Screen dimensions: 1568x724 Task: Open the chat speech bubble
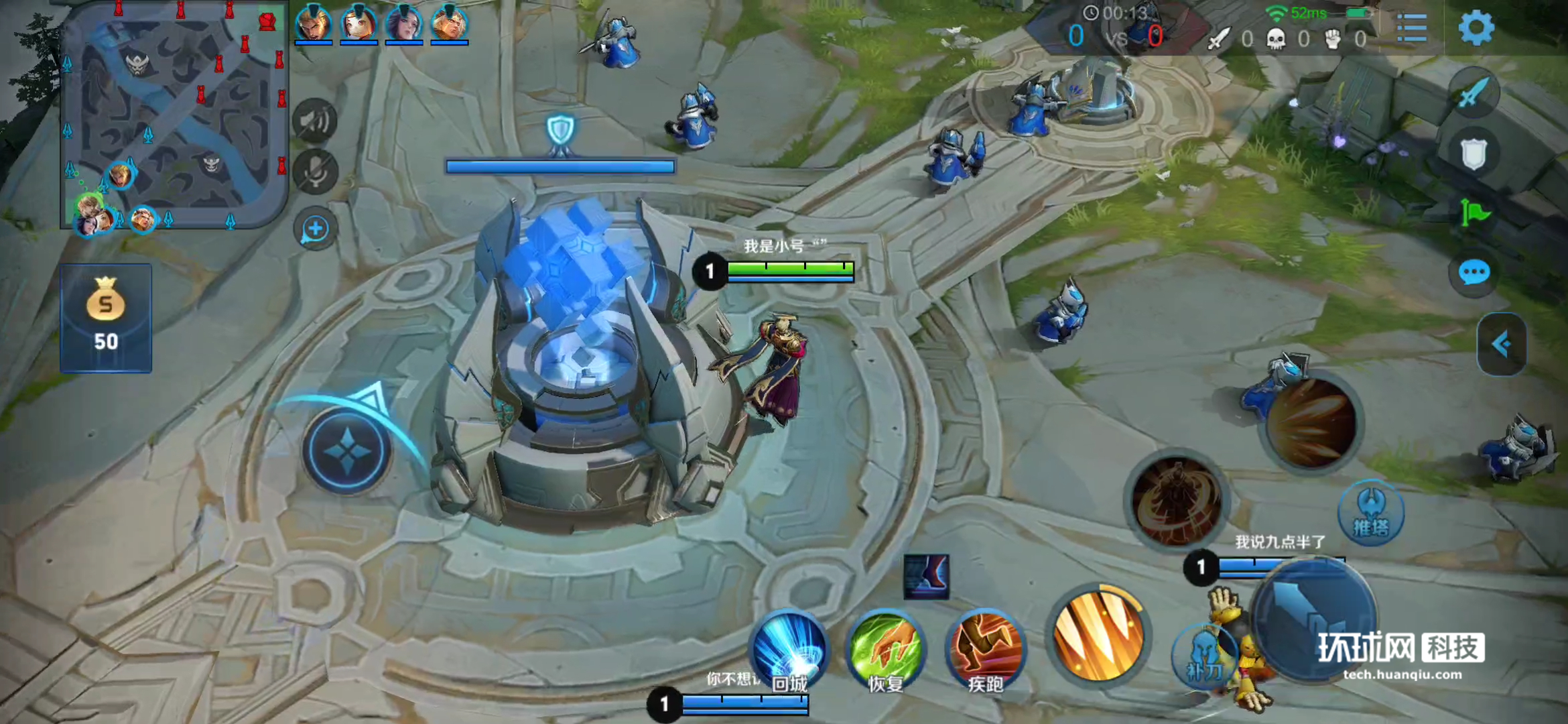1474,273
